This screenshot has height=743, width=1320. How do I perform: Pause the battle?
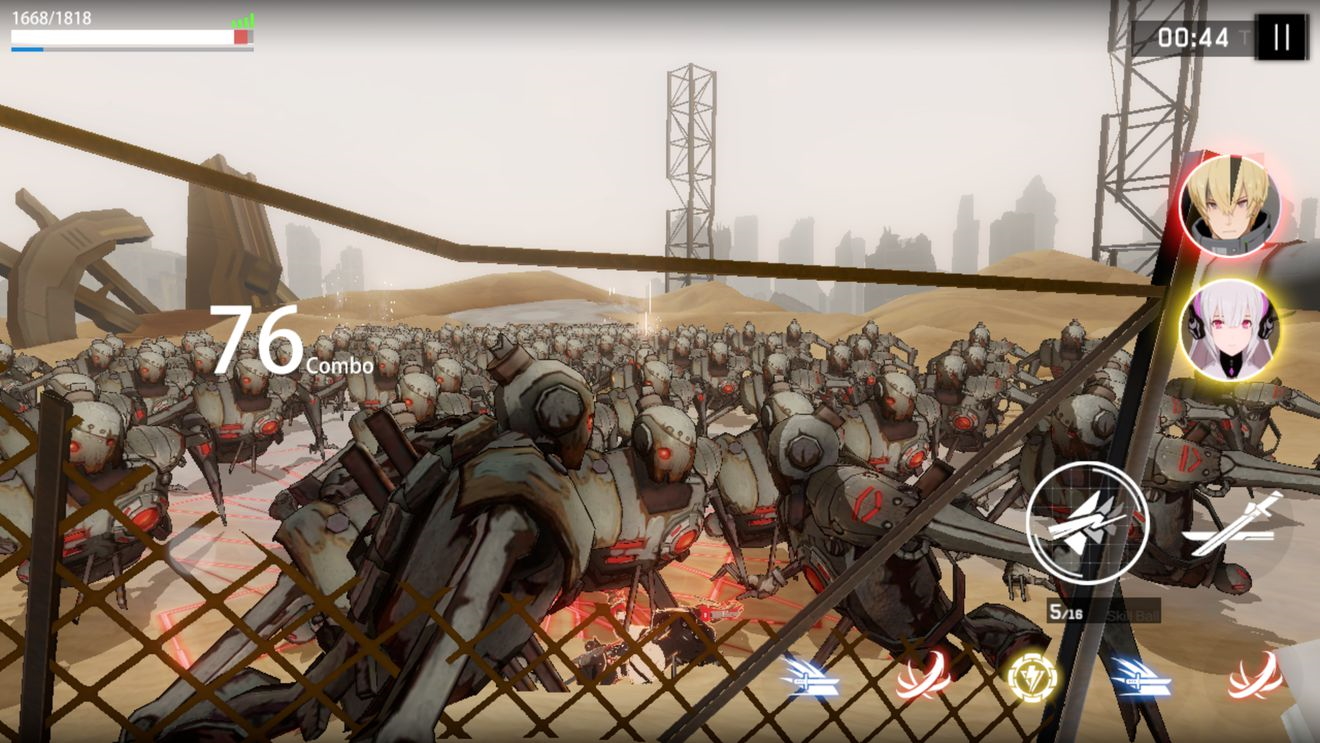pos(1280,38)
